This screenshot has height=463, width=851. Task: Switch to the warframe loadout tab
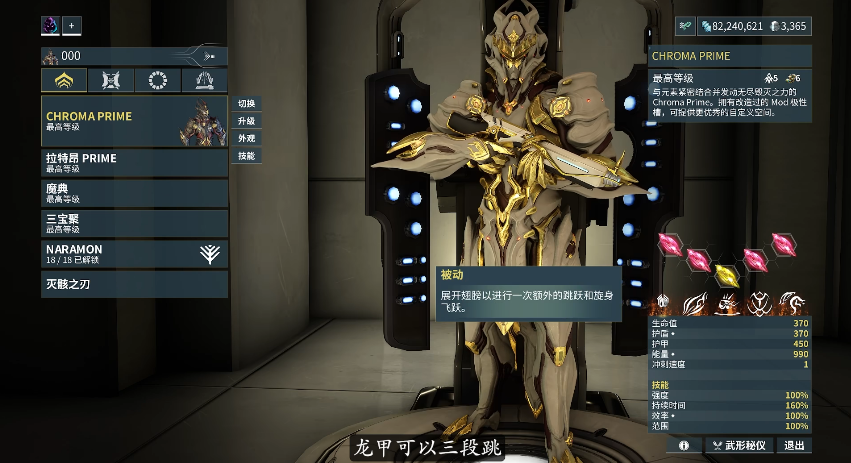tap(64, 81)
